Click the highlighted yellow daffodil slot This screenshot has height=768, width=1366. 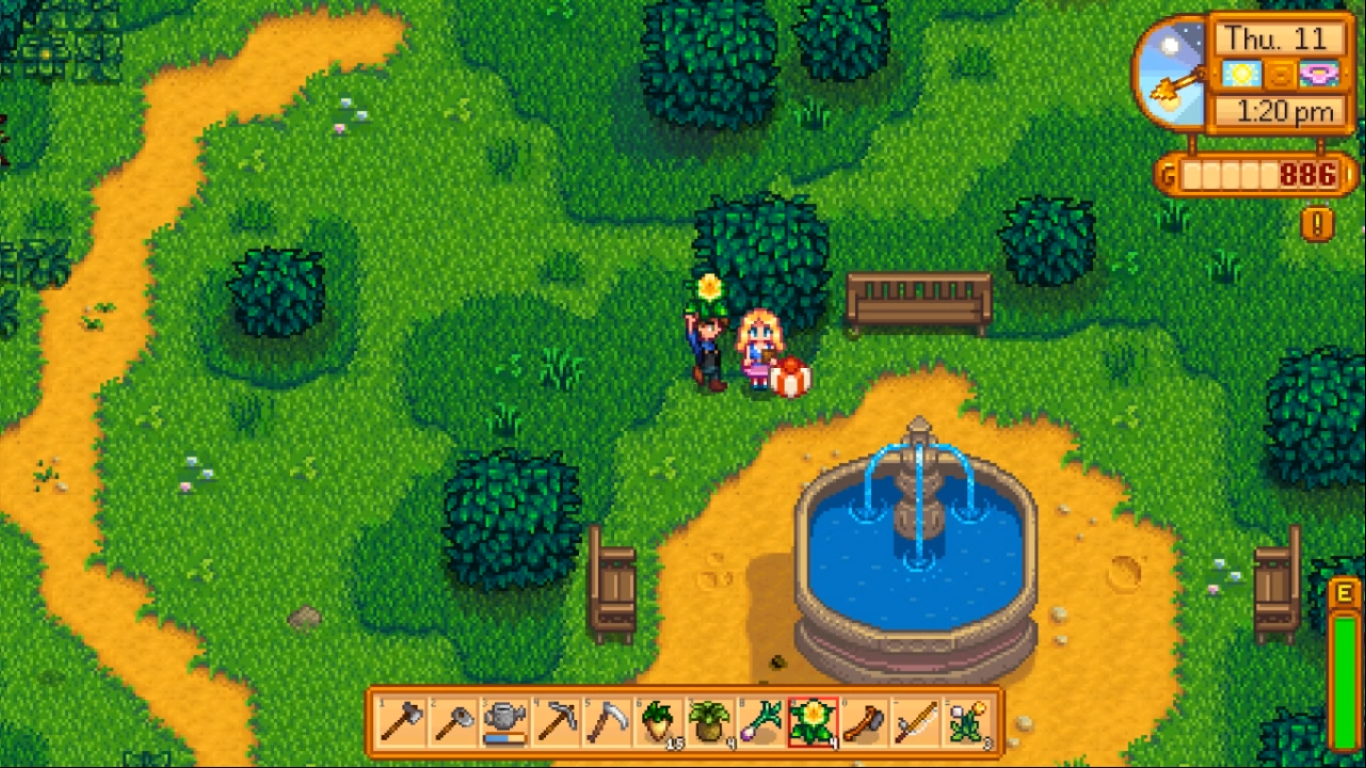tap(813, 722)
